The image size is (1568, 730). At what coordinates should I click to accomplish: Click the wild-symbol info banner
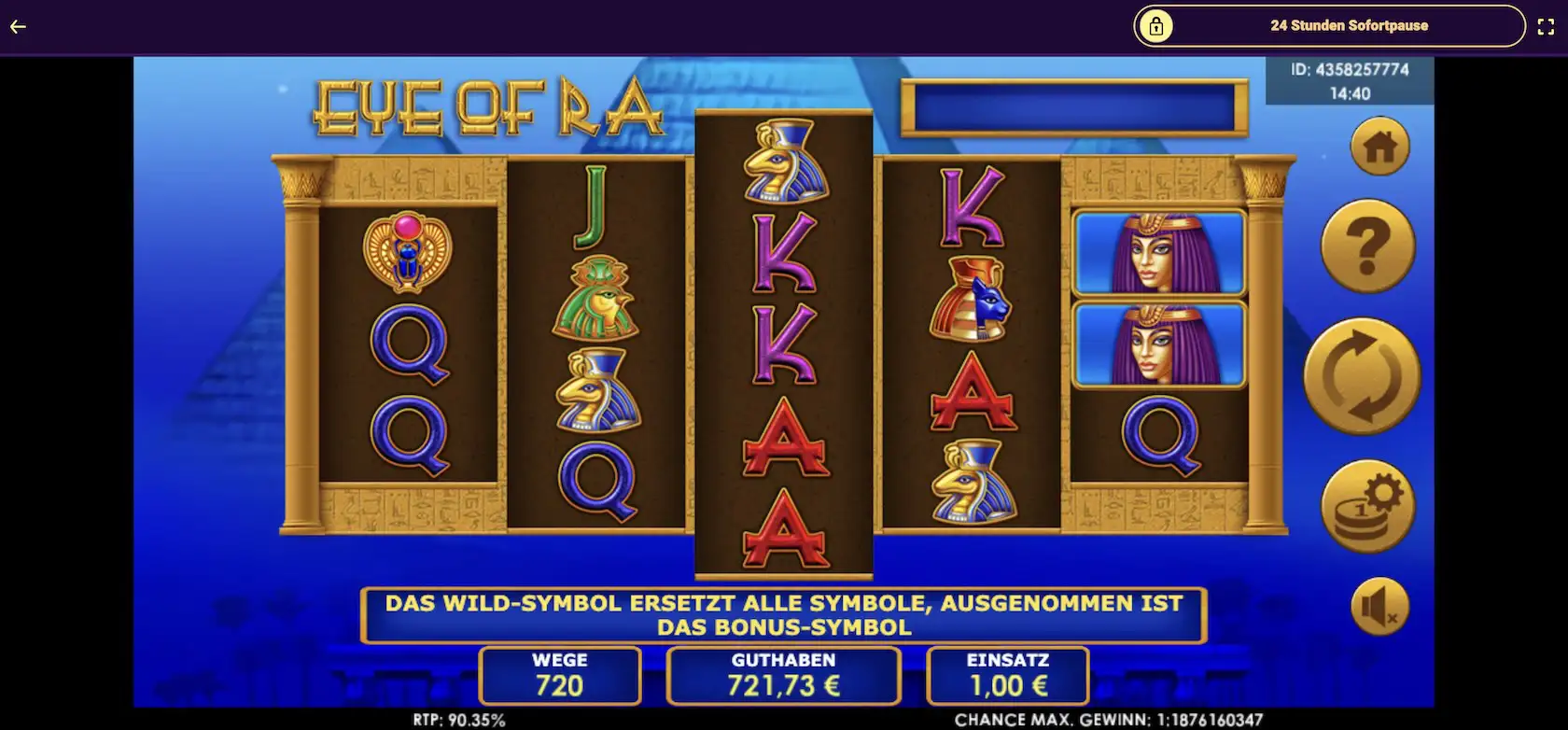point(784,614)
